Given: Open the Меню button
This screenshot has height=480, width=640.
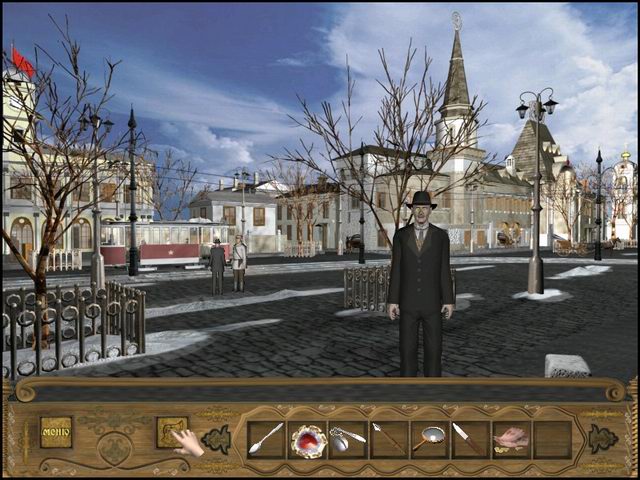Looking at the screenshot, I should [x=56, y=431].
